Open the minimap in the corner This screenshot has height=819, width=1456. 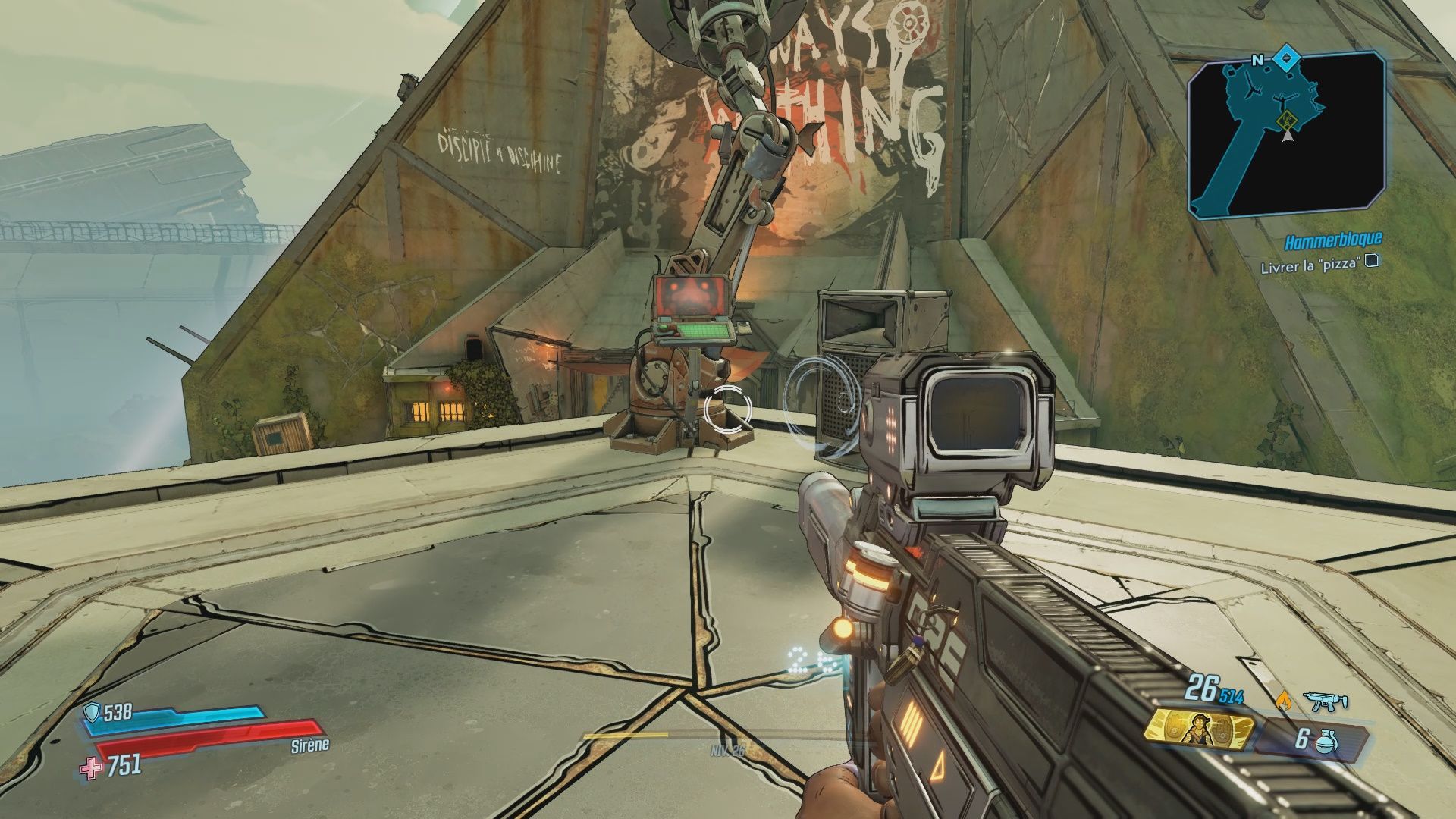[1285, 136]
